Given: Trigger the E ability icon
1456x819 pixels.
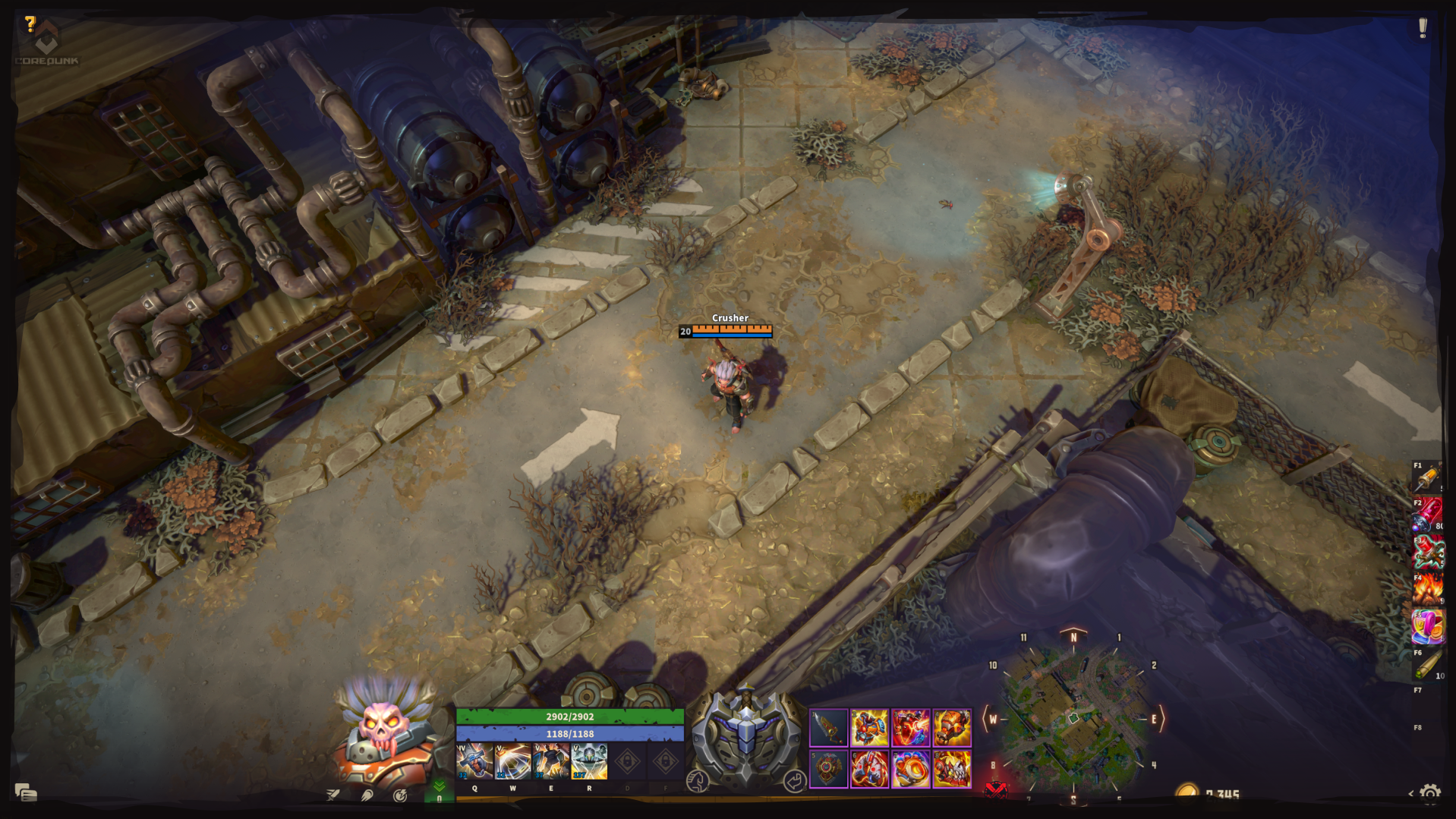Looking at the screenshot, I should pyautogui.click(x=551, y=761).
